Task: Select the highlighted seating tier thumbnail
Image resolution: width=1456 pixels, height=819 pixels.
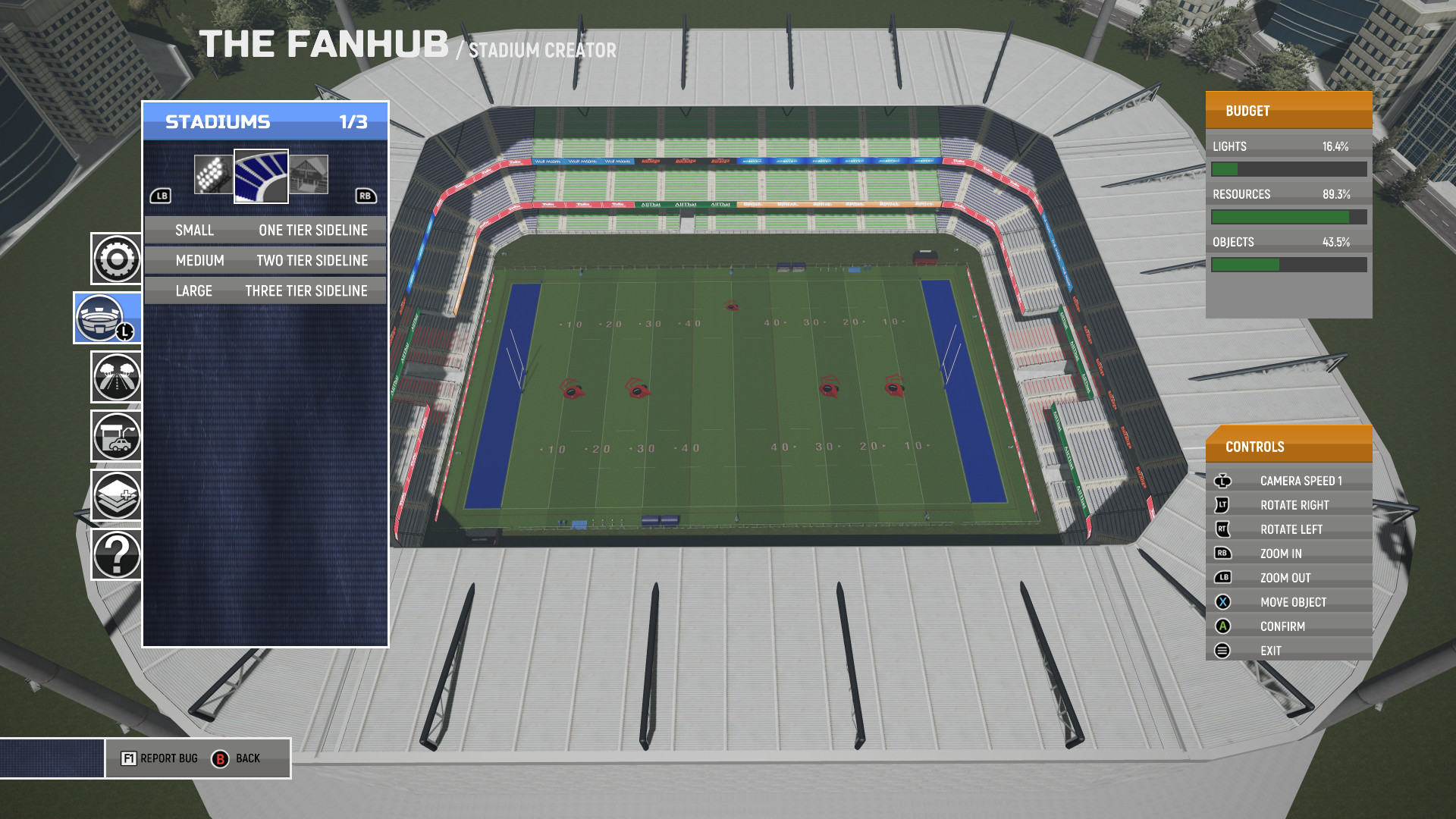Action: pyautogui.click(x=262, y=176)
